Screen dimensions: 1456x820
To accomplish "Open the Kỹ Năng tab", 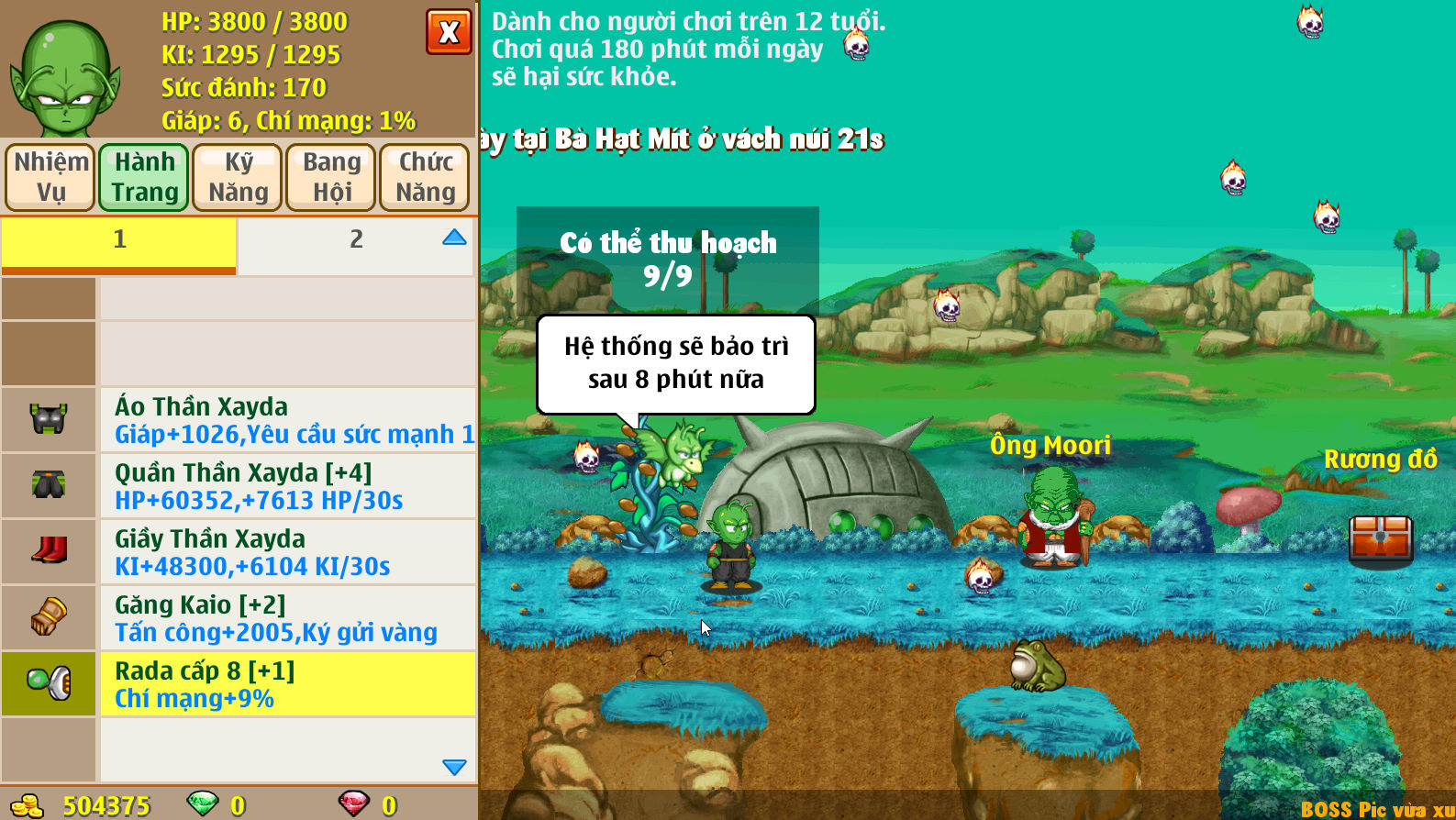I will (237, 176).
